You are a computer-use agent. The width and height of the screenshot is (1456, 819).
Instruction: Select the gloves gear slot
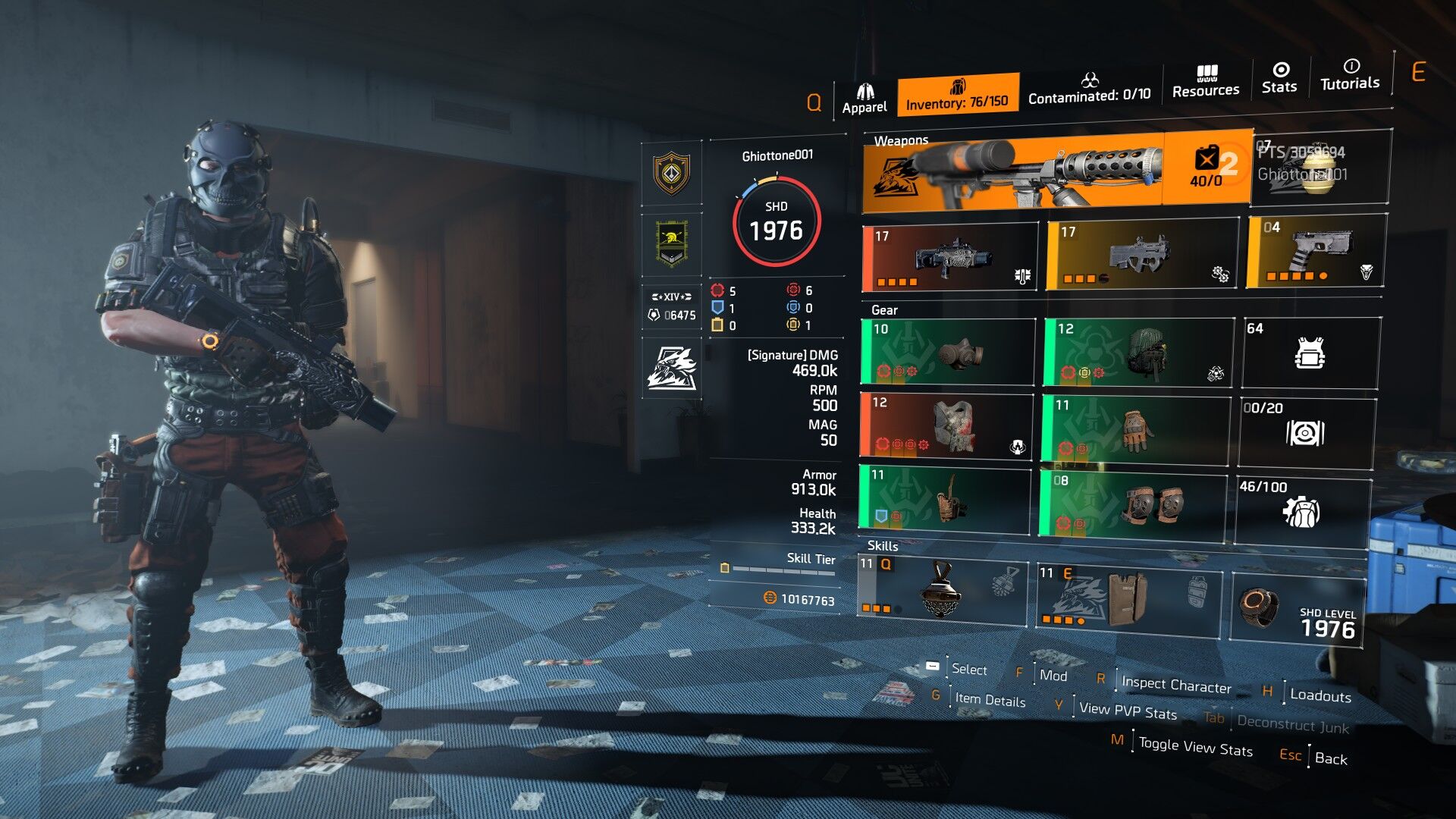point(1134,428)
